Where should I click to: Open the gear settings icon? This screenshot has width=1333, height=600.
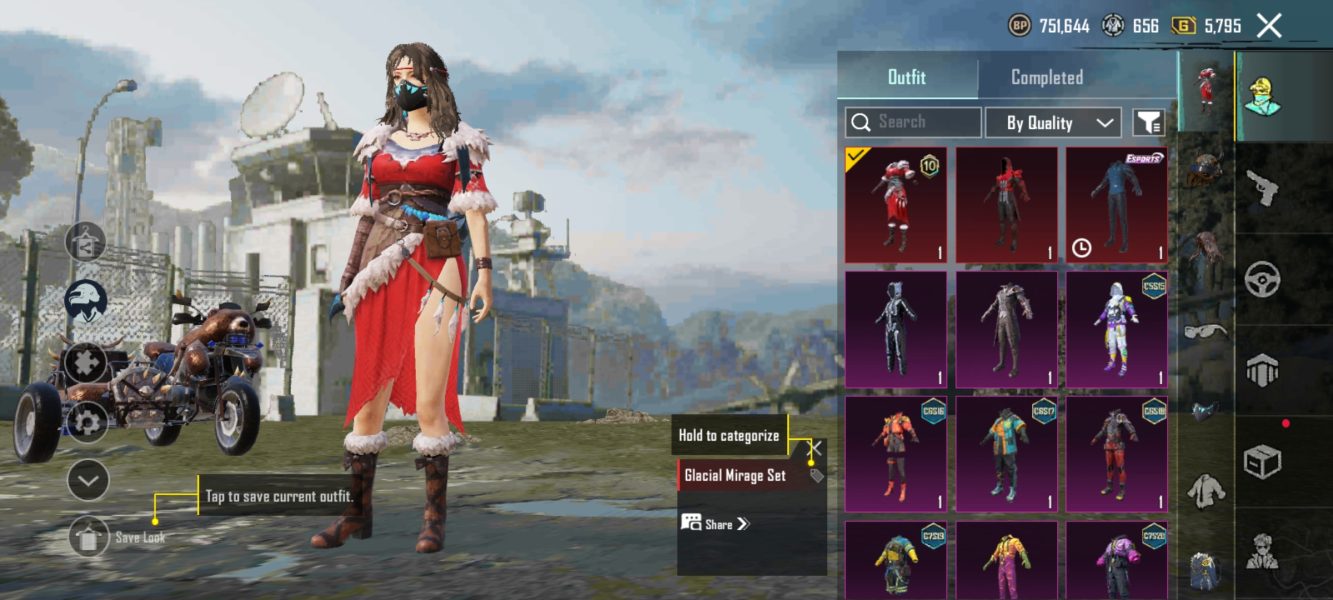(87, 422)
